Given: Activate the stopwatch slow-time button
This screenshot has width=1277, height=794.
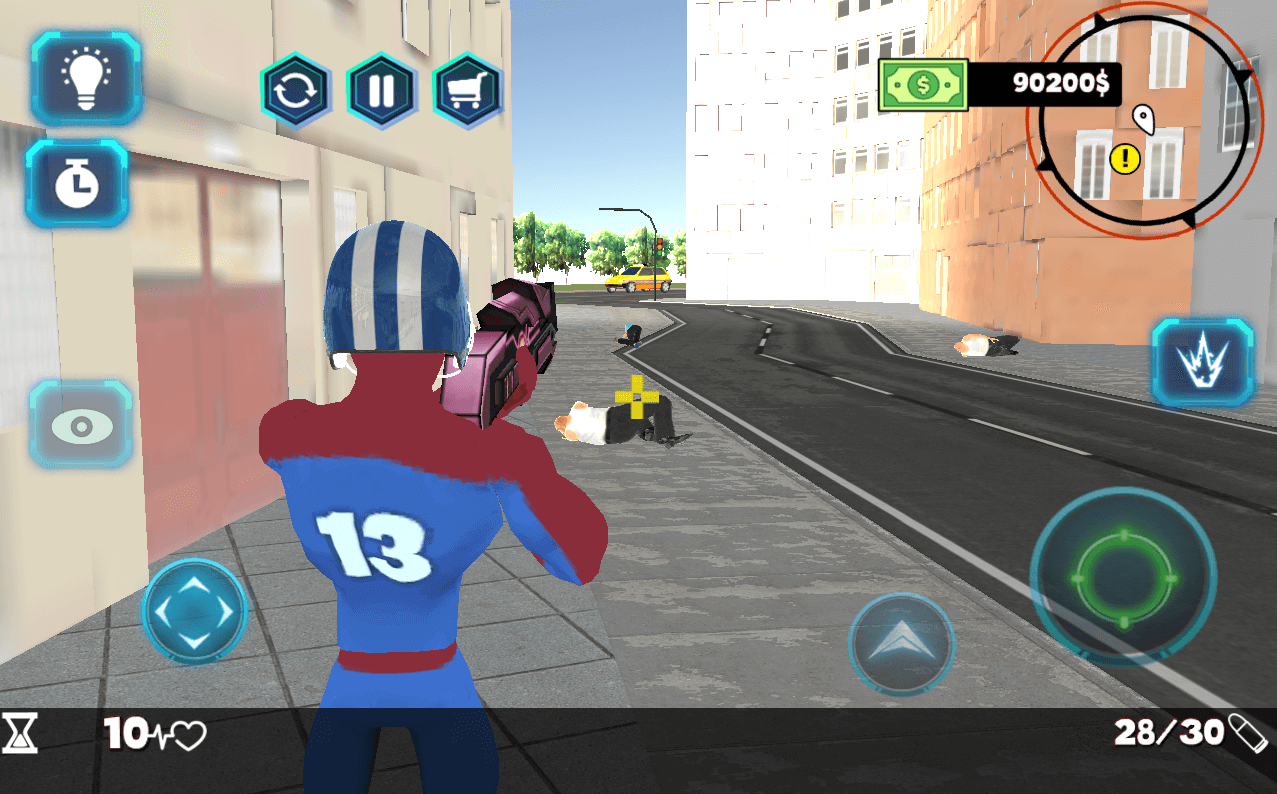Looking at the screenshot, I should 77,183.
